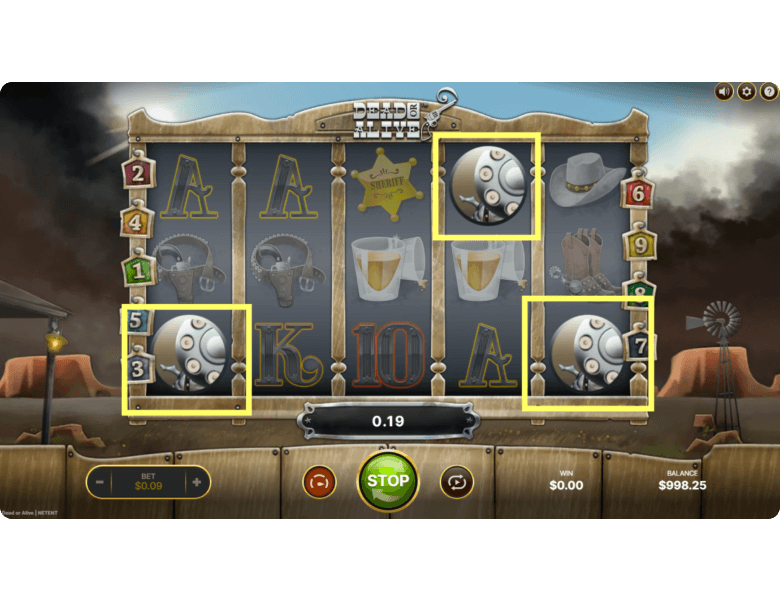Decrease the bet with the minus button

100,482
